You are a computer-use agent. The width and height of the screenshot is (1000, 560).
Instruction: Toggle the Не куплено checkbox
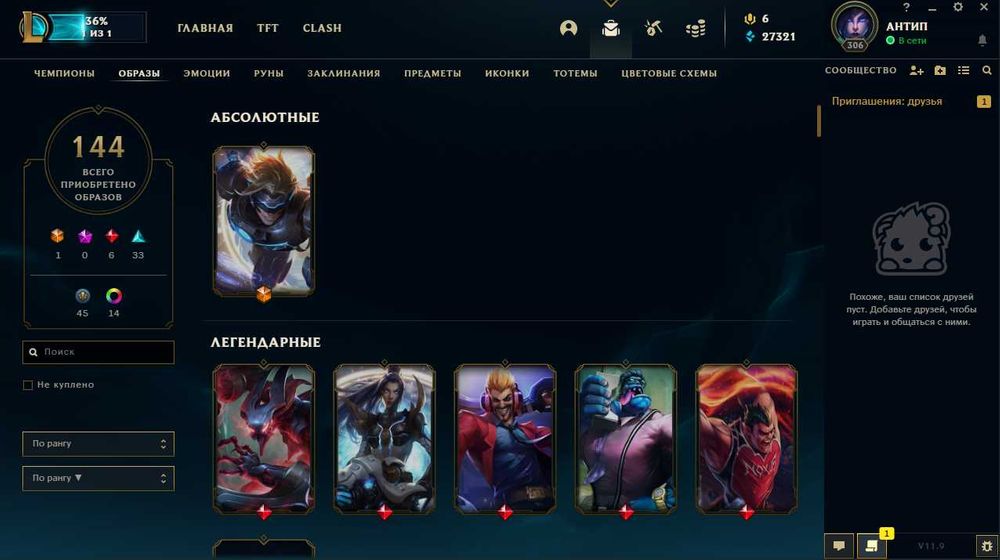pos(28,385)
